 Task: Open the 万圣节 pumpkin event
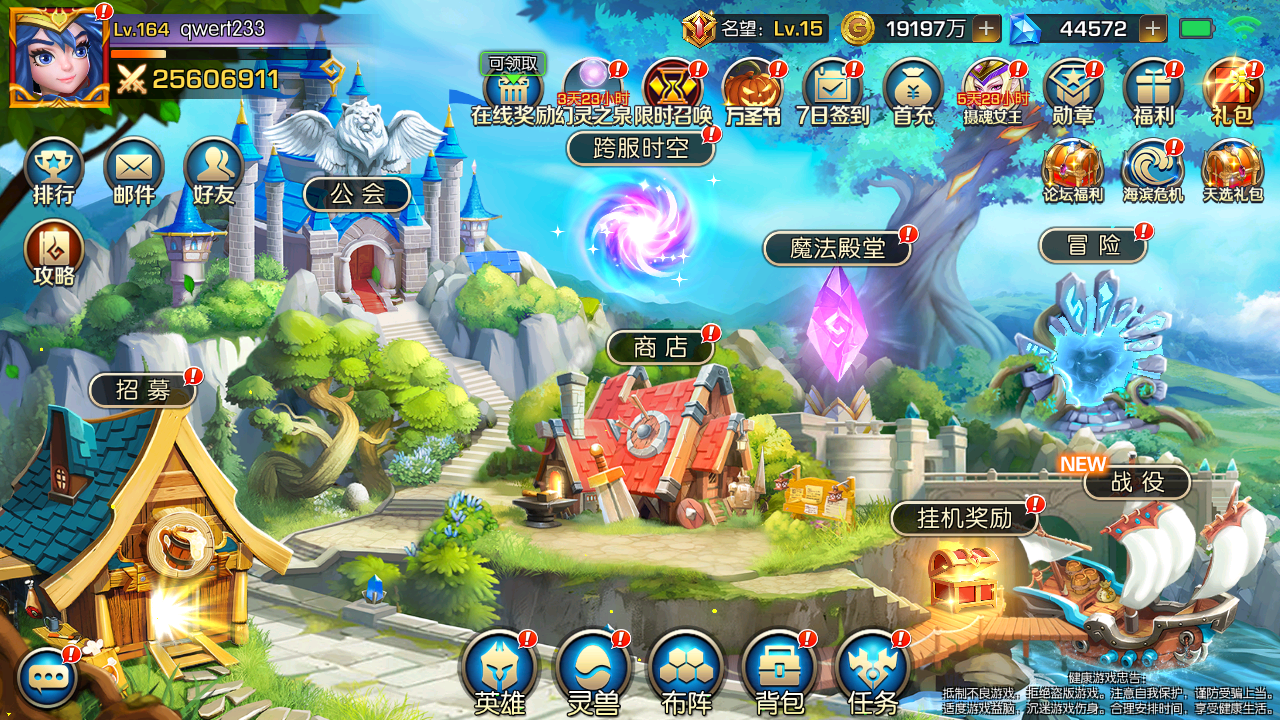pos(752,90)
